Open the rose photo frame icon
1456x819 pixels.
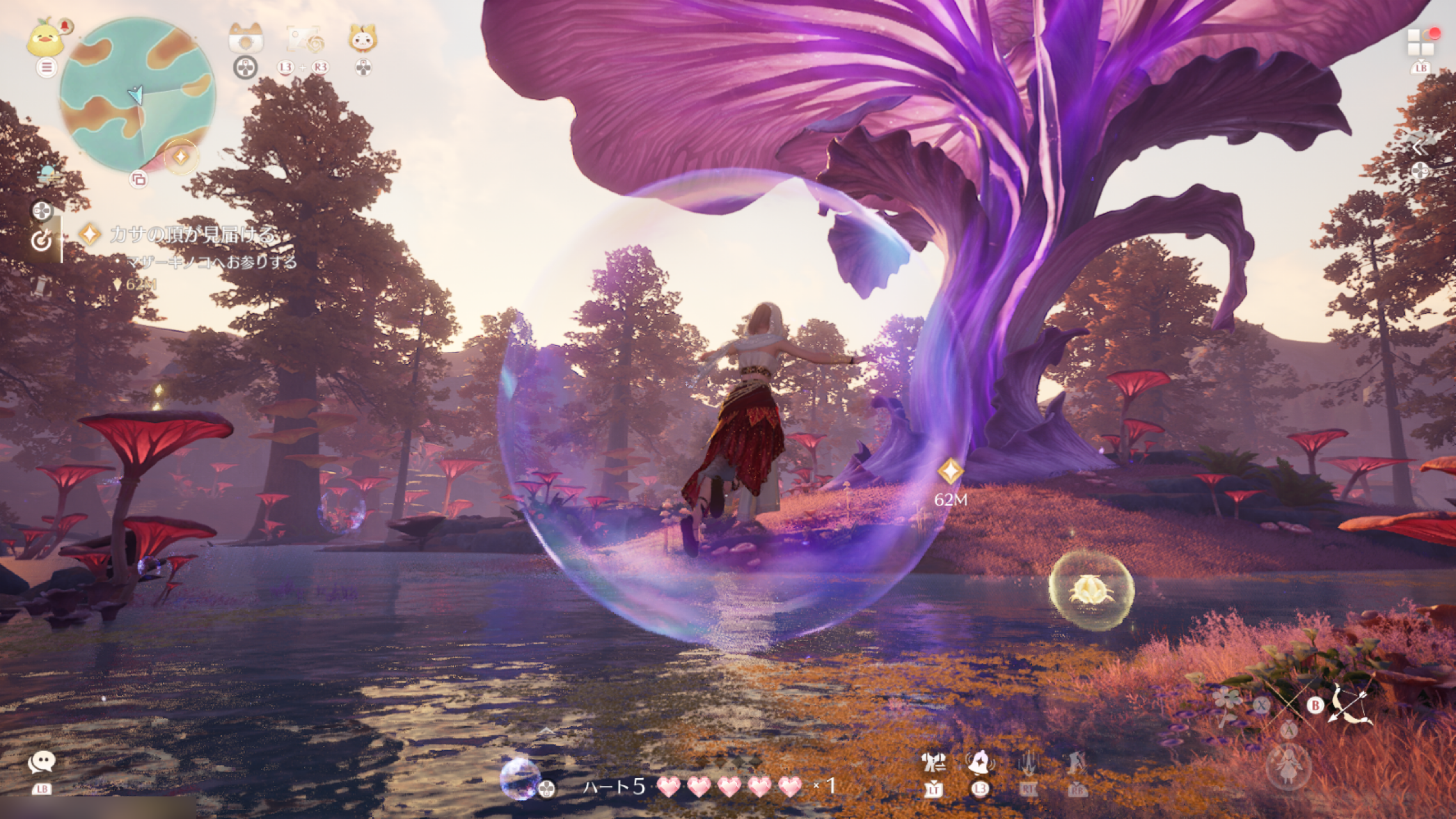coord(305,40)
